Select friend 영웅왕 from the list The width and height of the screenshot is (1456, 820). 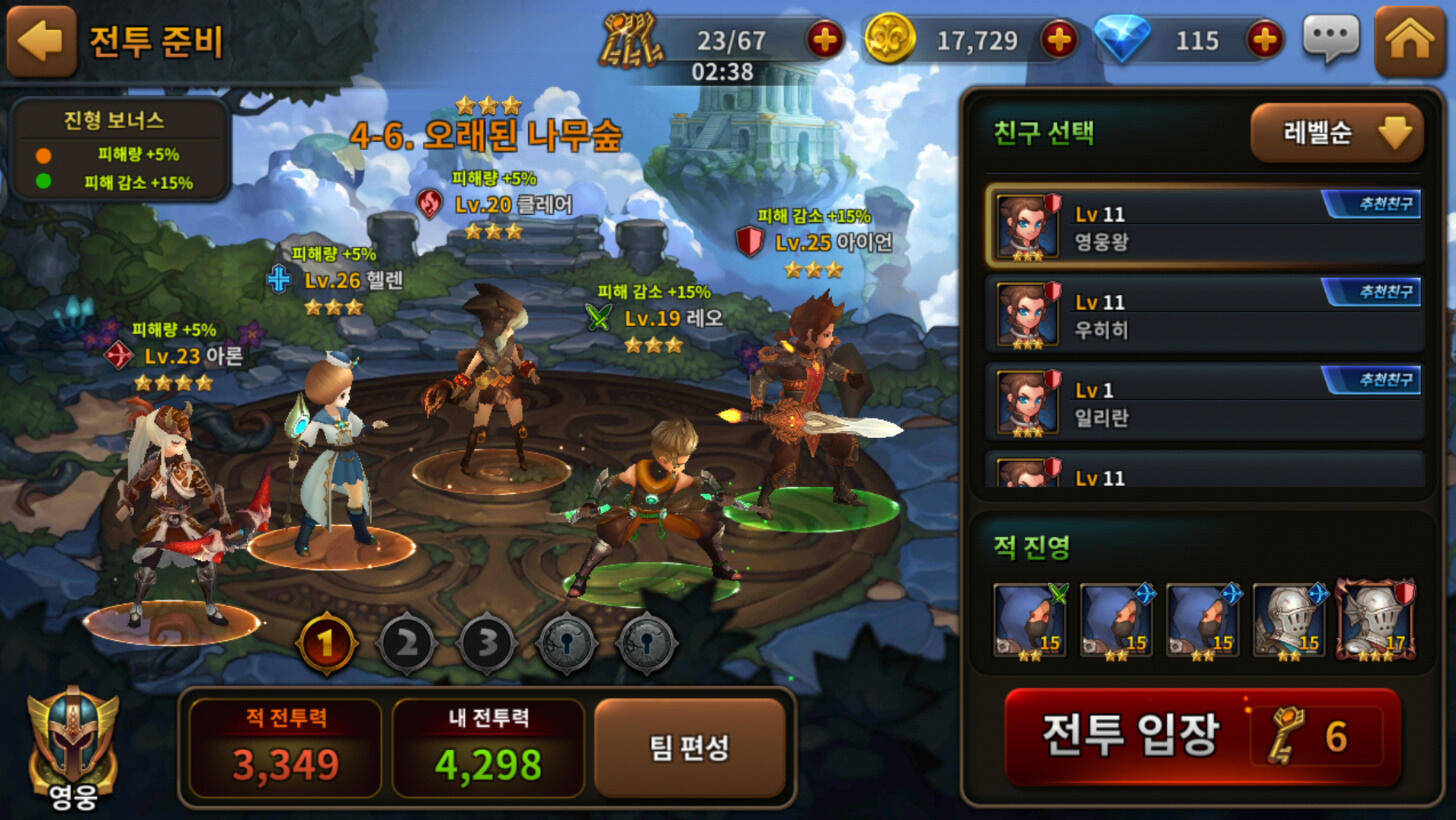[1207, 227]
